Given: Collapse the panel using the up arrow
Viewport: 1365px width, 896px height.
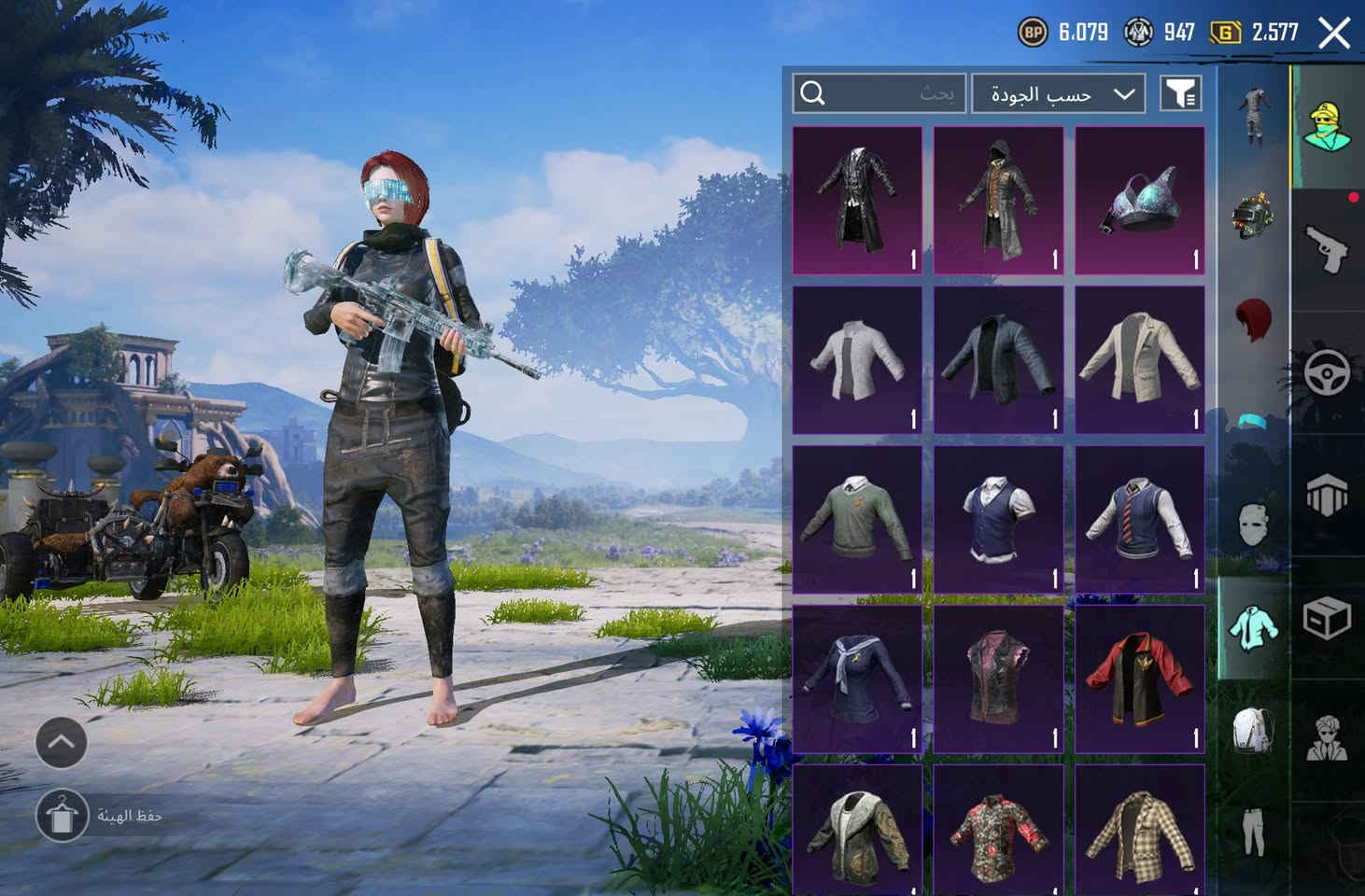Looking at the screenshot, I should [x=62, y=742].
